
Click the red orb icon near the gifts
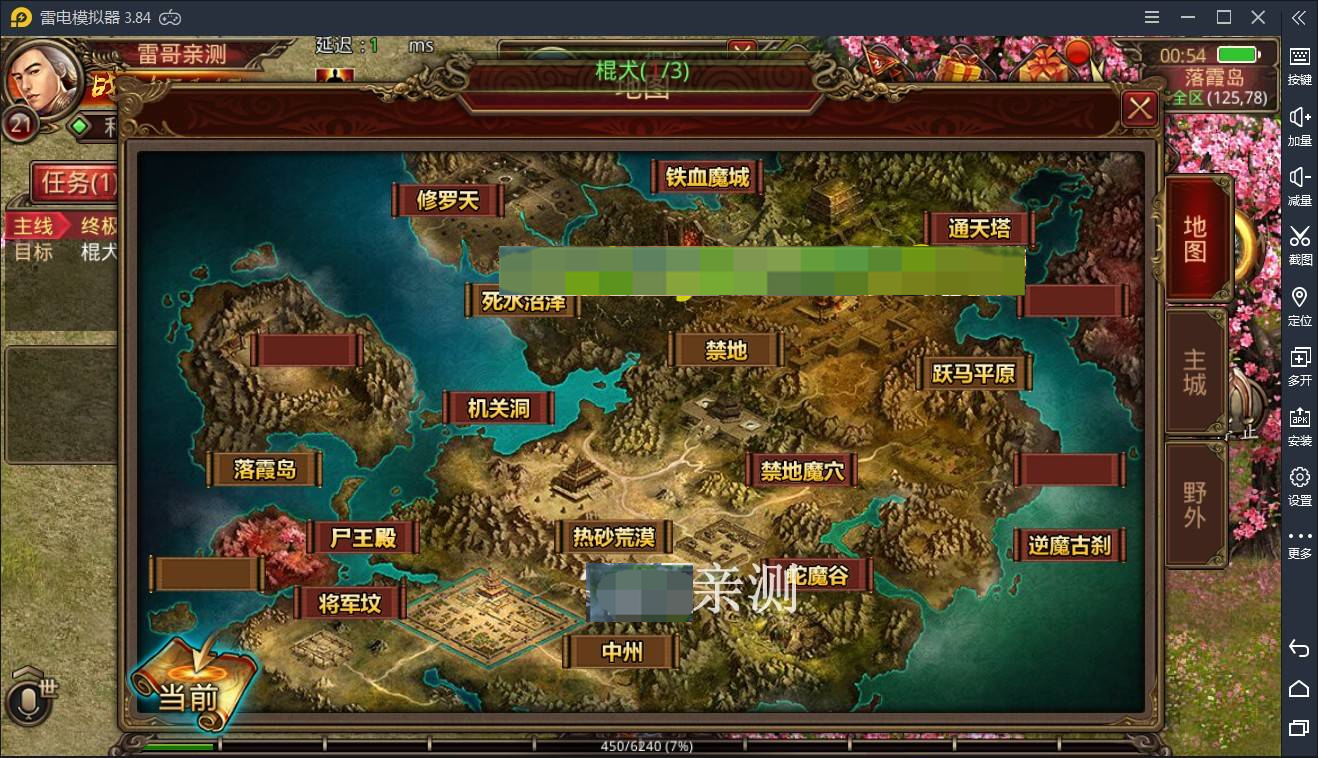(x=1077, y=53)
